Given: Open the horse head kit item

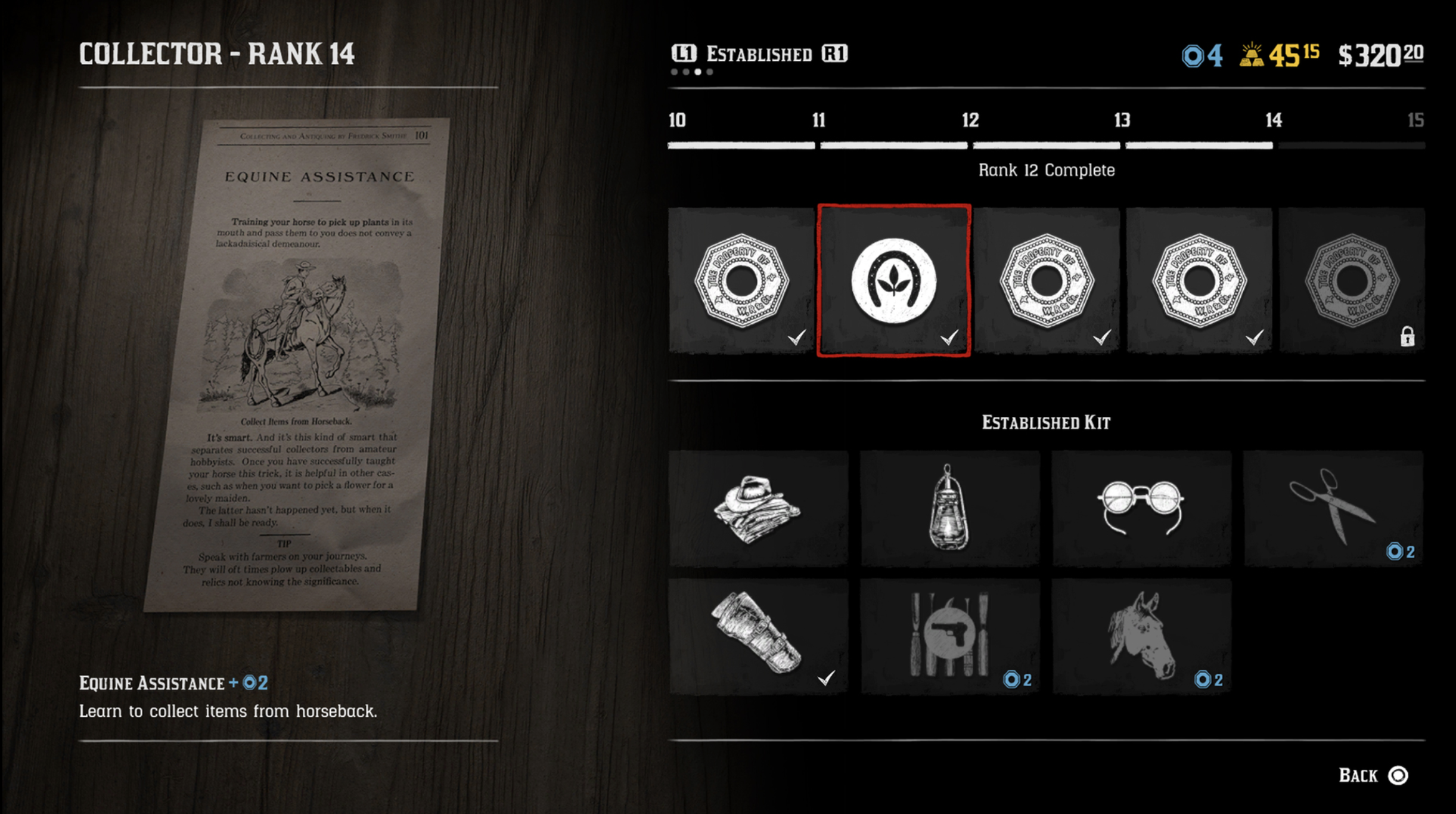Looking at the screenshot, I should [x=1141, y=636].
